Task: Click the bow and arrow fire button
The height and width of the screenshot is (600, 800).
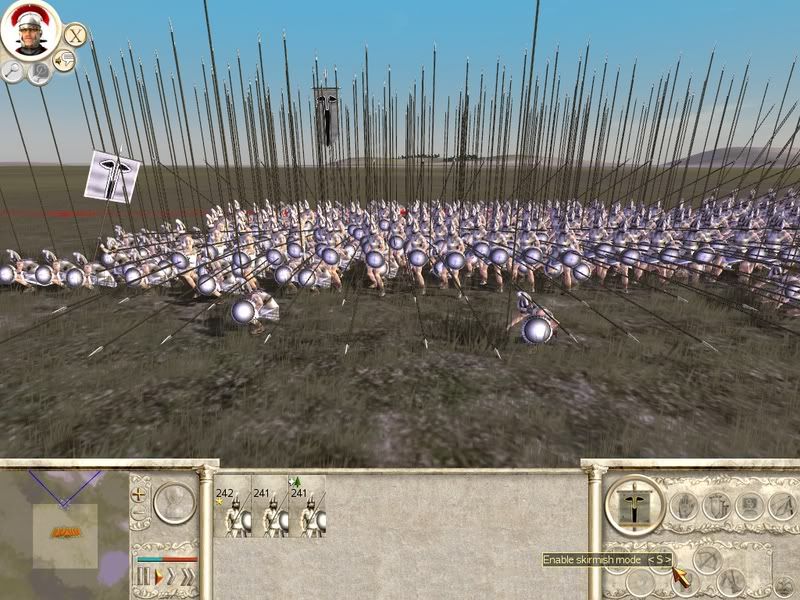Action: (x=707, y=561)
